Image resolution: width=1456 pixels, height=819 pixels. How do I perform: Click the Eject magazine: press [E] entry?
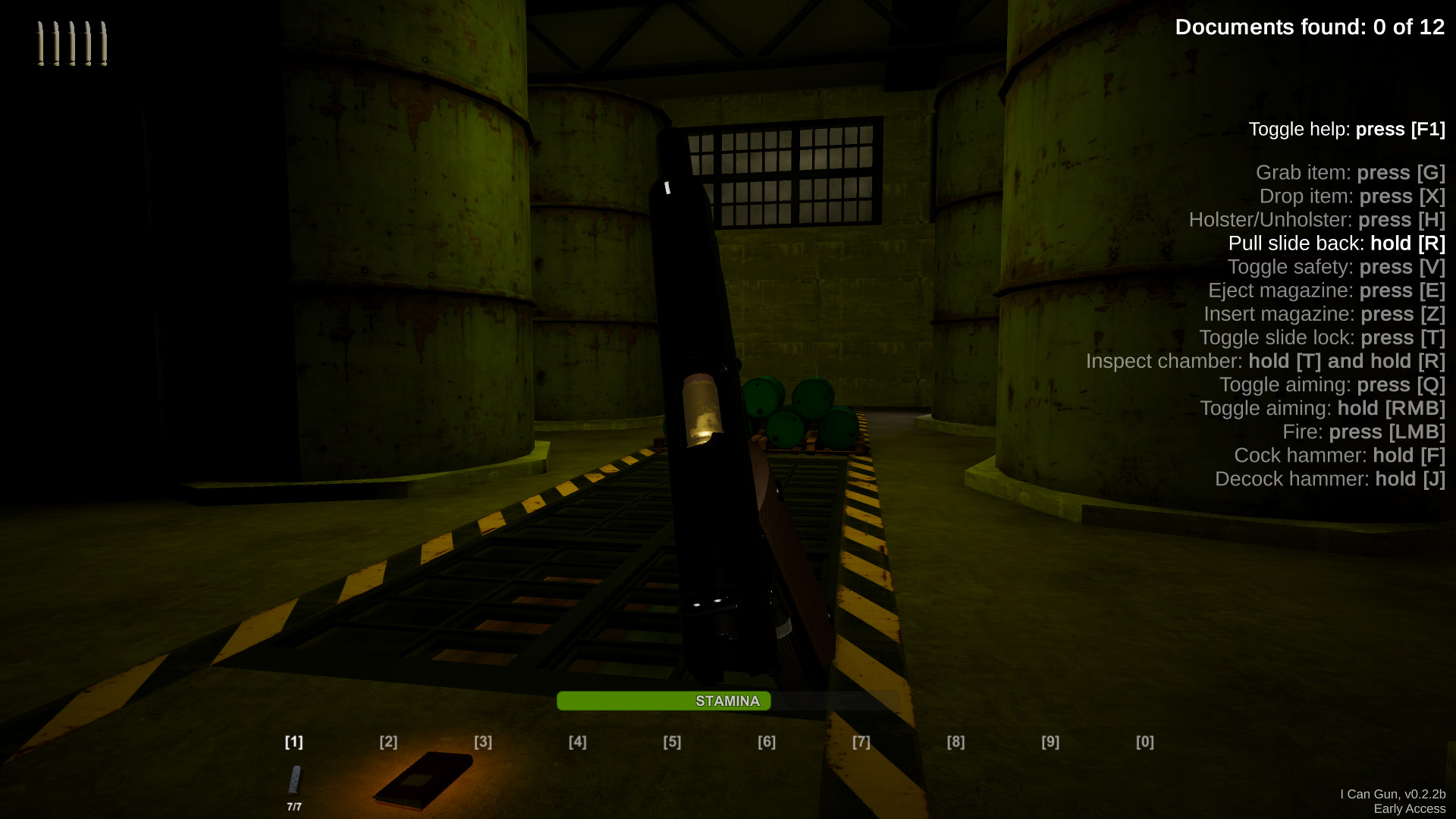coord(1326,290)
